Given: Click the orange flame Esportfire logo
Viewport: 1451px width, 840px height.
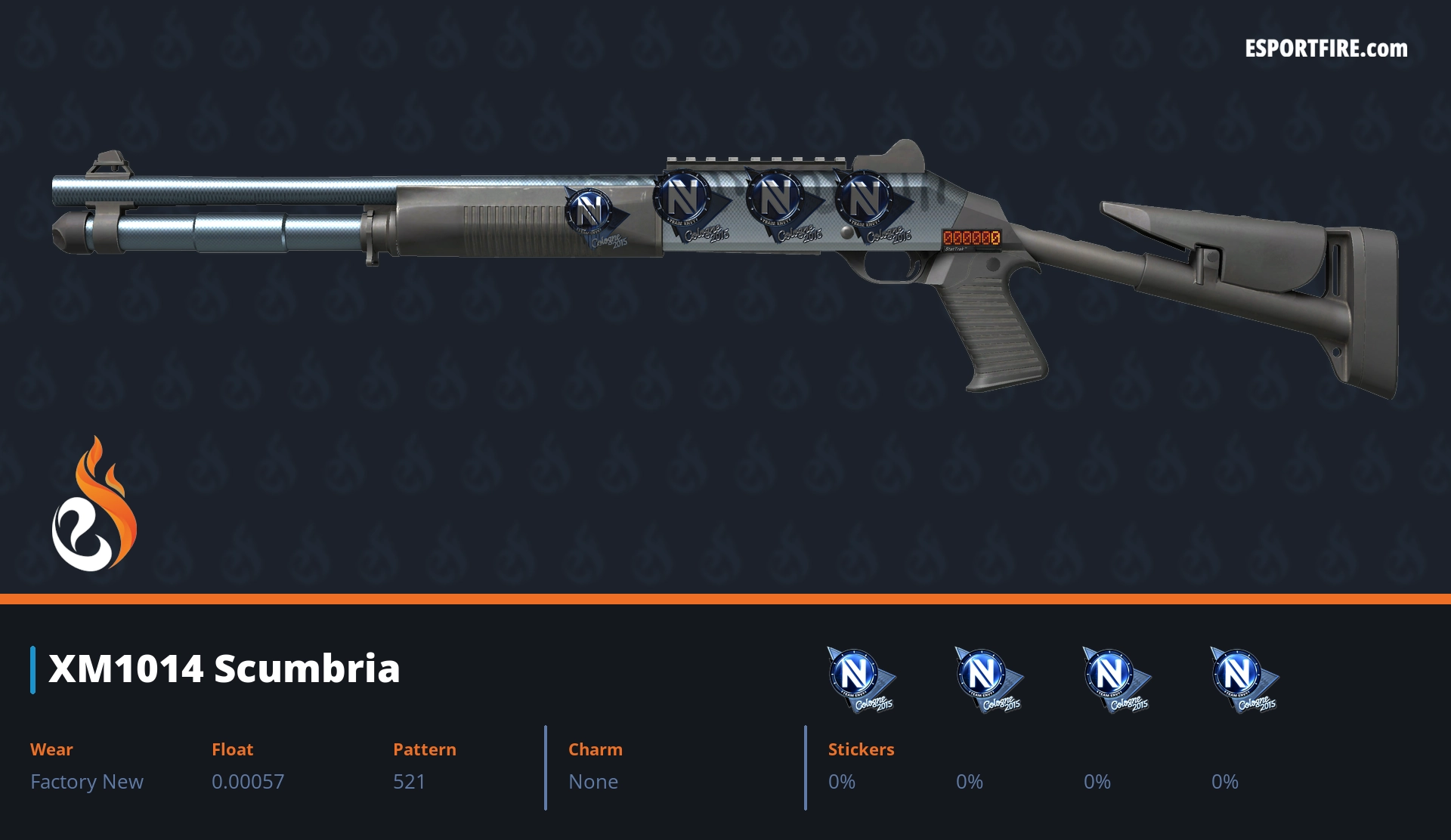Looking at the screenshot, I should click(x=94, y=505).
